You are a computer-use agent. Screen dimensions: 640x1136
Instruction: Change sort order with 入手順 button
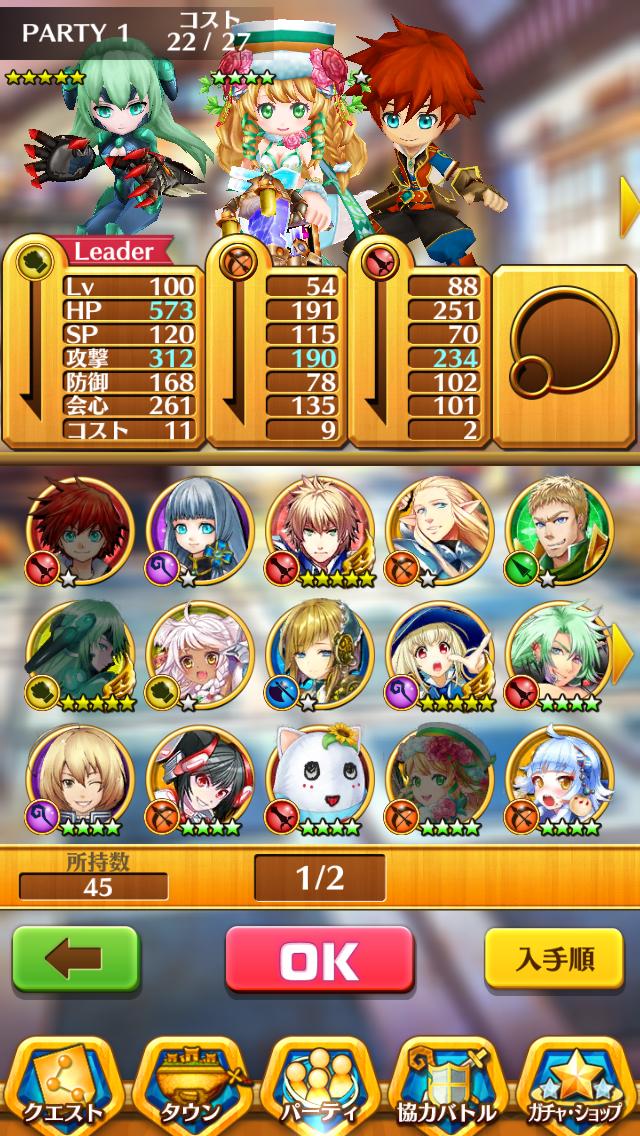pos(555,960)
